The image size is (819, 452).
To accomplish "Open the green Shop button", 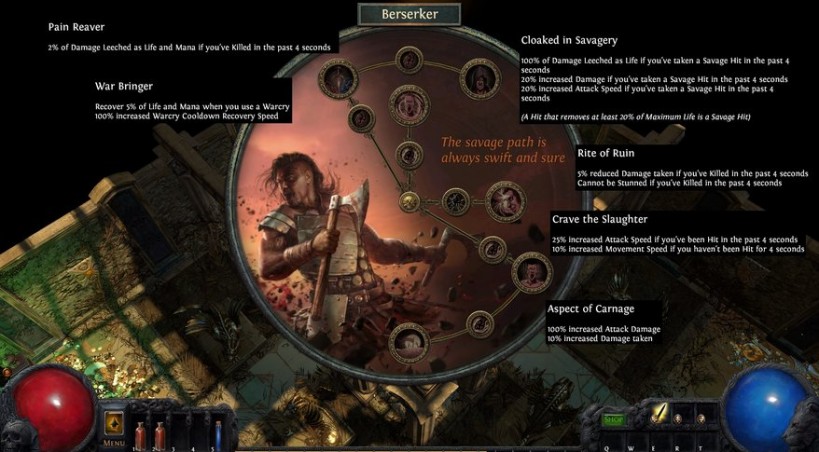I will (x=613, y=420).
